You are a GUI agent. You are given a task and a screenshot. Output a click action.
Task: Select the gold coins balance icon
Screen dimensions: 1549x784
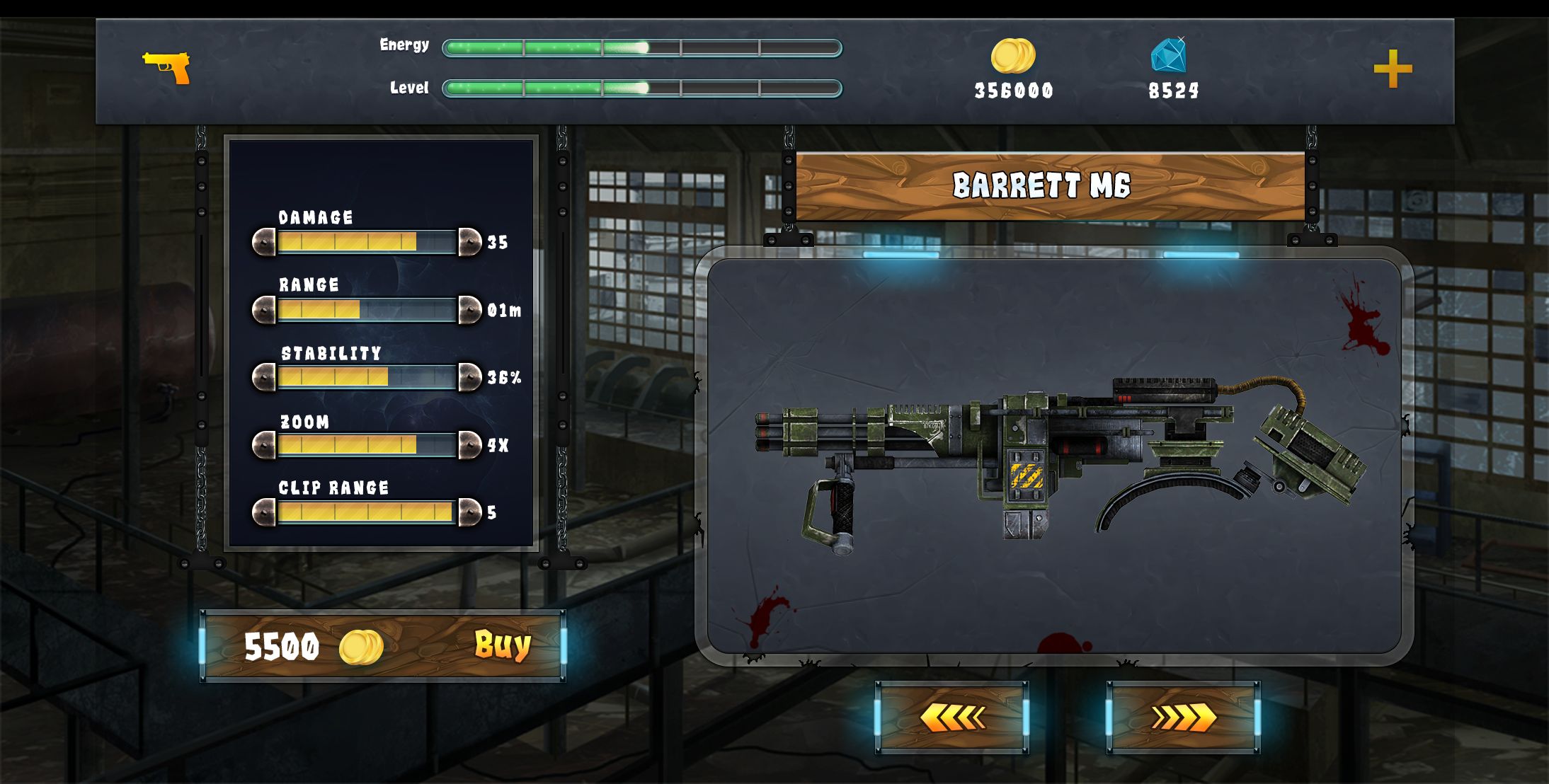(1012, 56)
